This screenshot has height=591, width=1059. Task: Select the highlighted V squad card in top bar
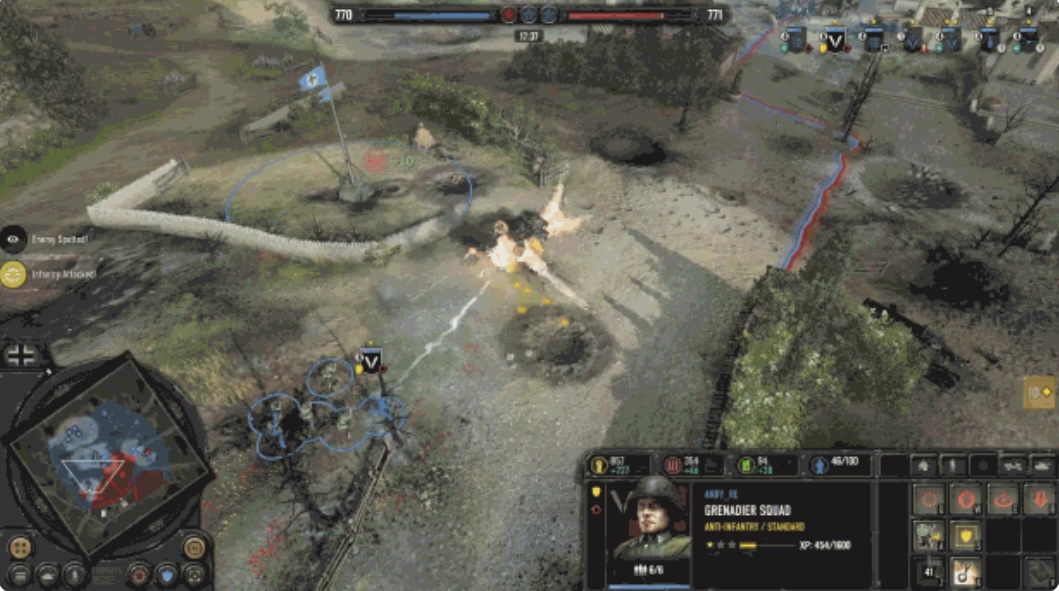coord(835,40)
